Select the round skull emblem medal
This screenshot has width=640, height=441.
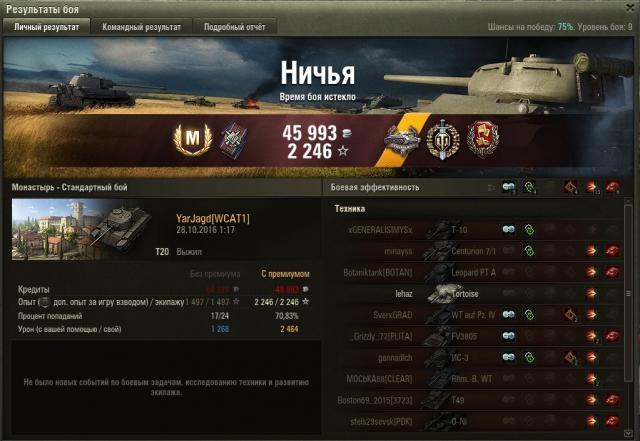(441, 137)
